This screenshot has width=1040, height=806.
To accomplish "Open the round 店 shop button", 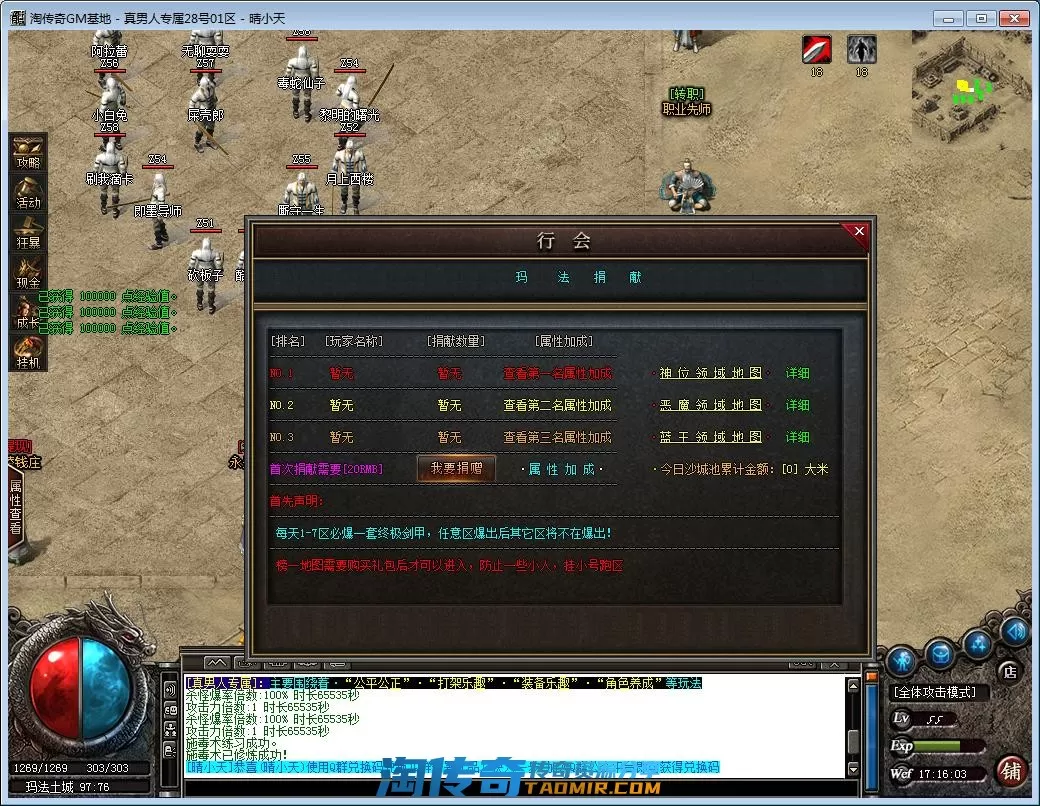I will coord(1009,671).
